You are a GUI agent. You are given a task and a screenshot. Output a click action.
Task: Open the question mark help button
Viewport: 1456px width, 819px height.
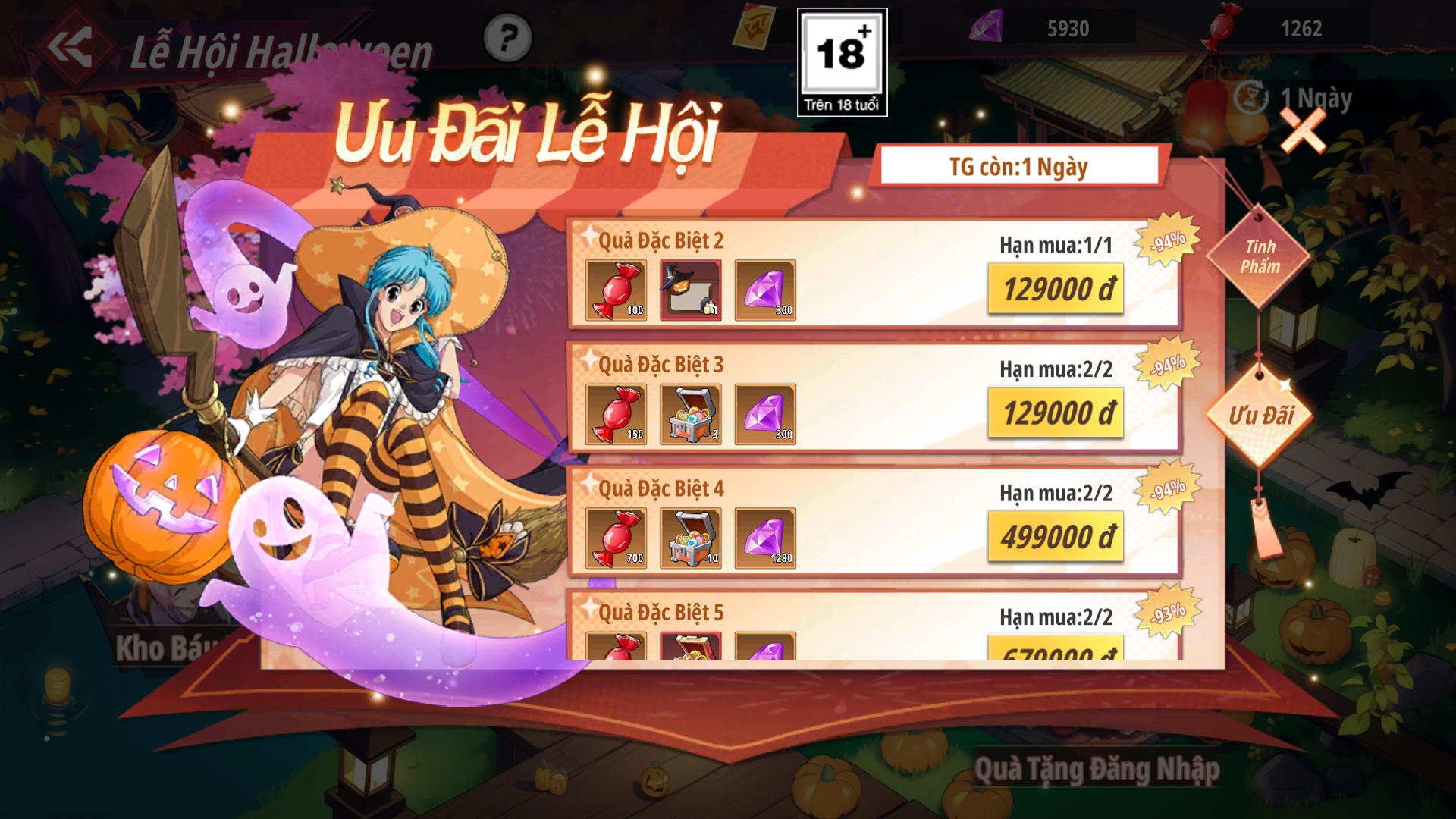507,38
